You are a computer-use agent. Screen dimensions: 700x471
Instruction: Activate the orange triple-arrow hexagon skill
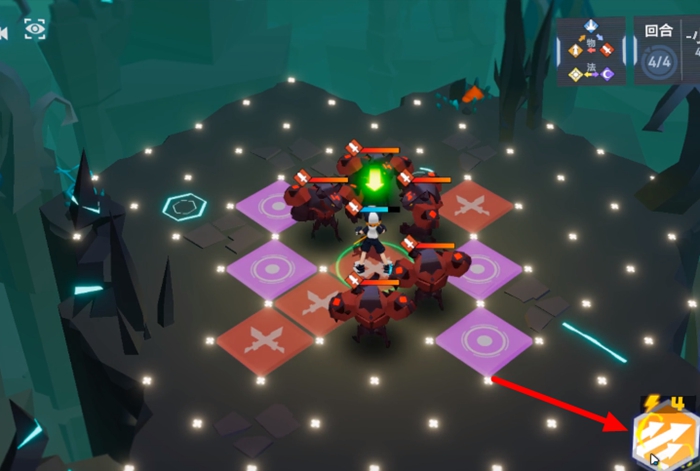(663, 437)
